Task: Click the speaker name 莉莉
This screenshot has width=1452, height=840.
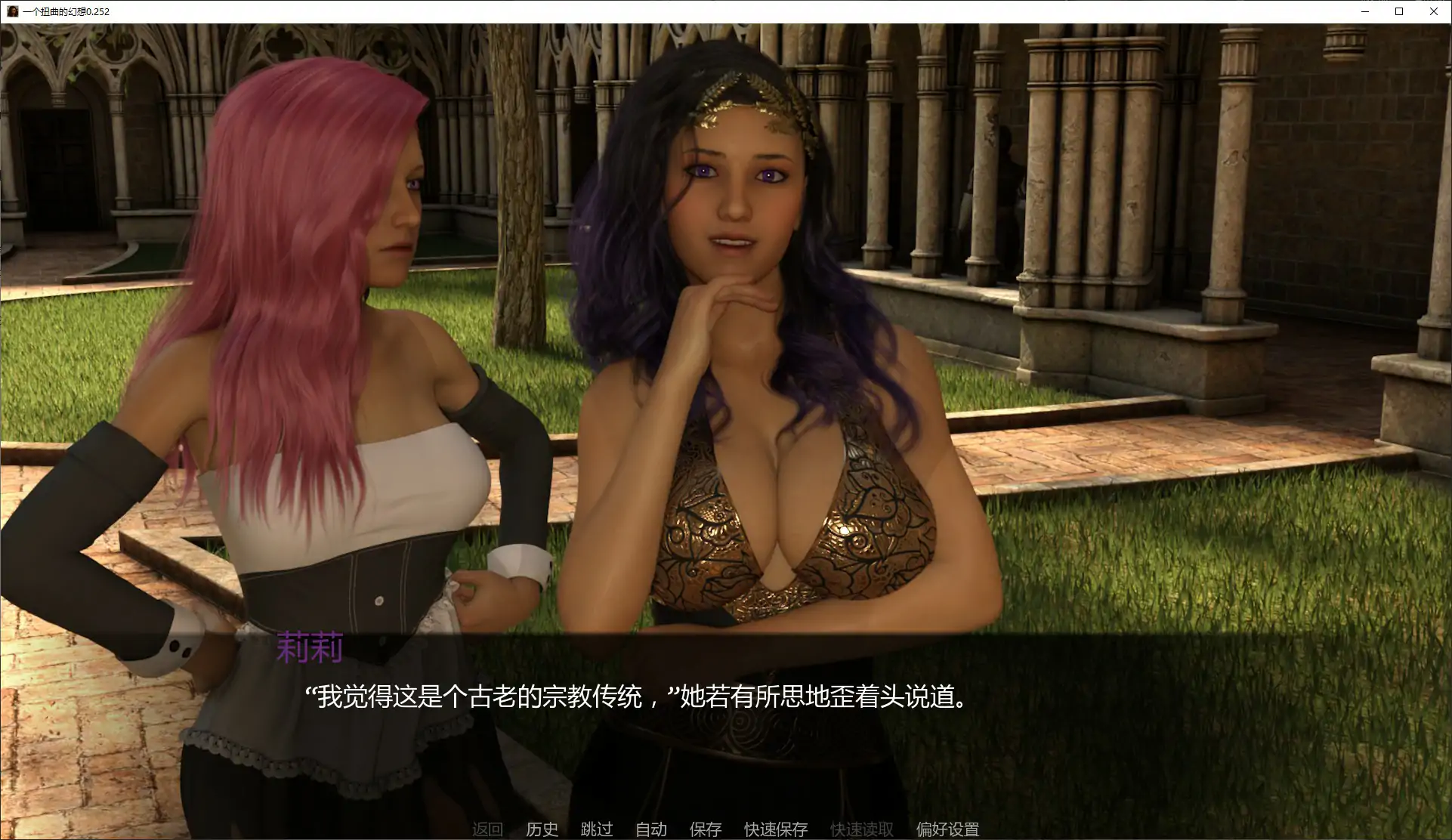Action: [x=310, y=647]
